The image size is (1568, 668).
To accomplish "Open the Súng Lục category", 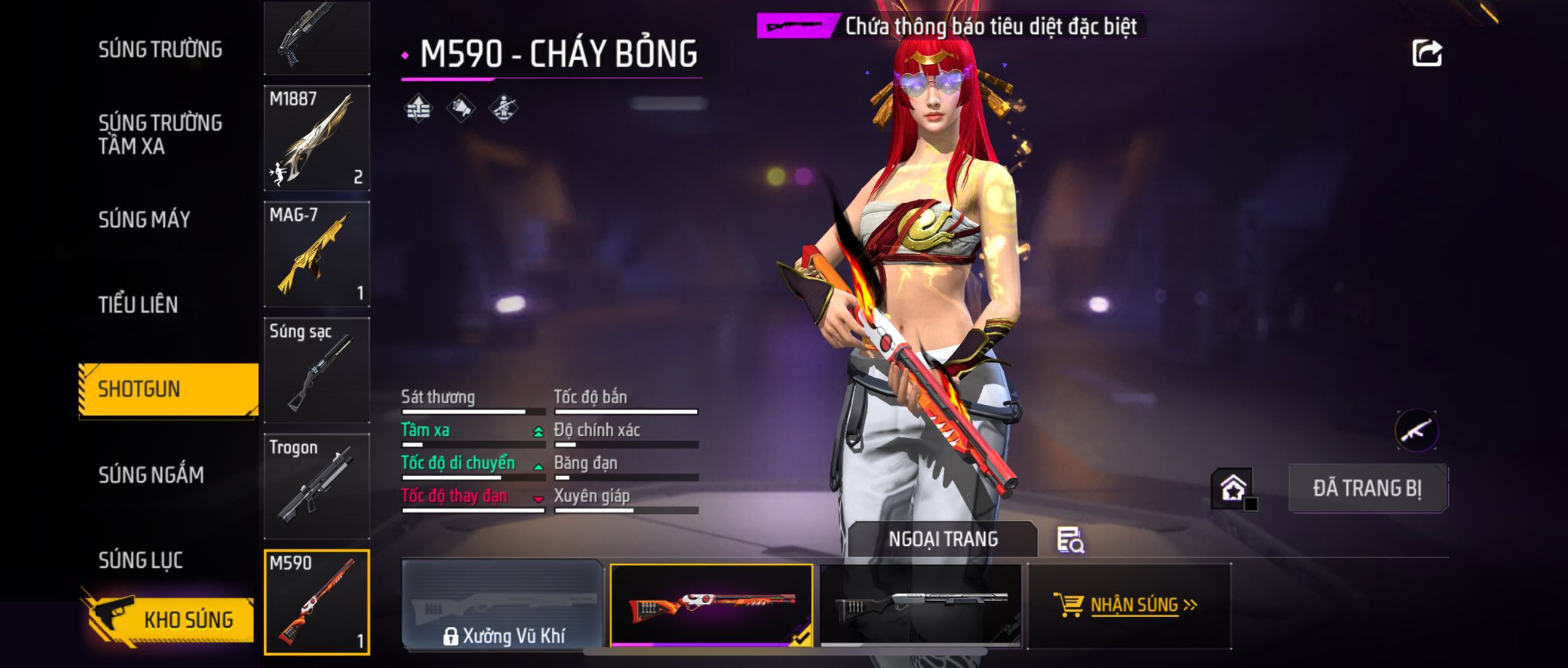I will click(141, 560).
